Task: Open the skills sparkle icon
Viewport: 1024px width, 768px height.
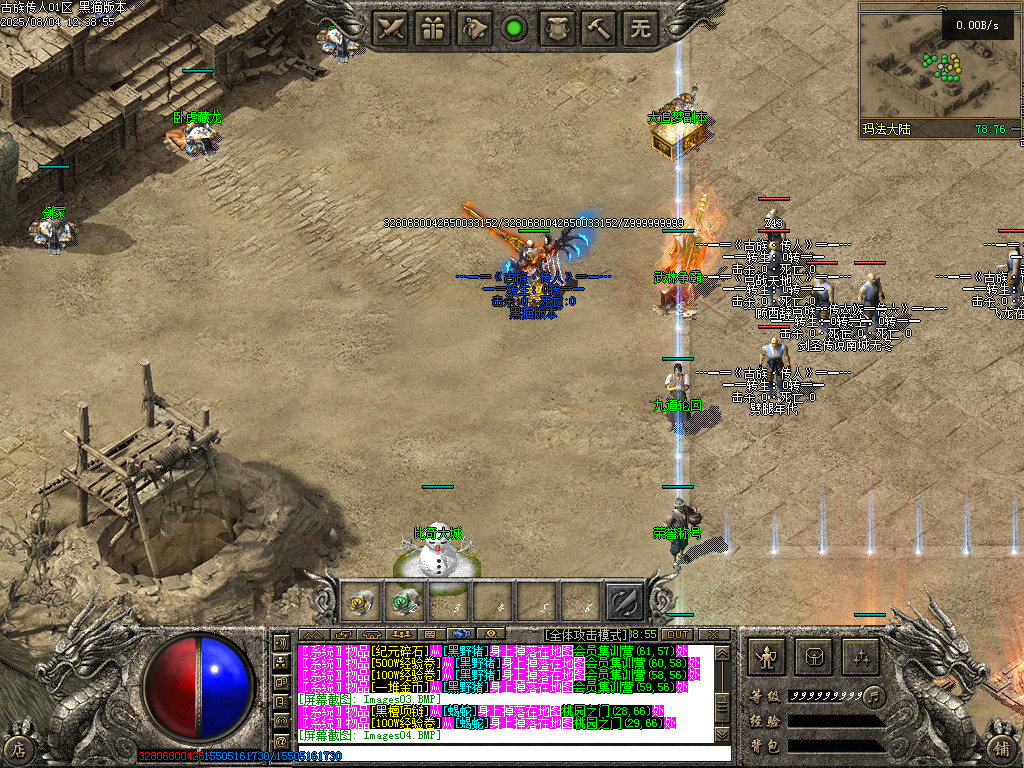Action: point(860,657)
